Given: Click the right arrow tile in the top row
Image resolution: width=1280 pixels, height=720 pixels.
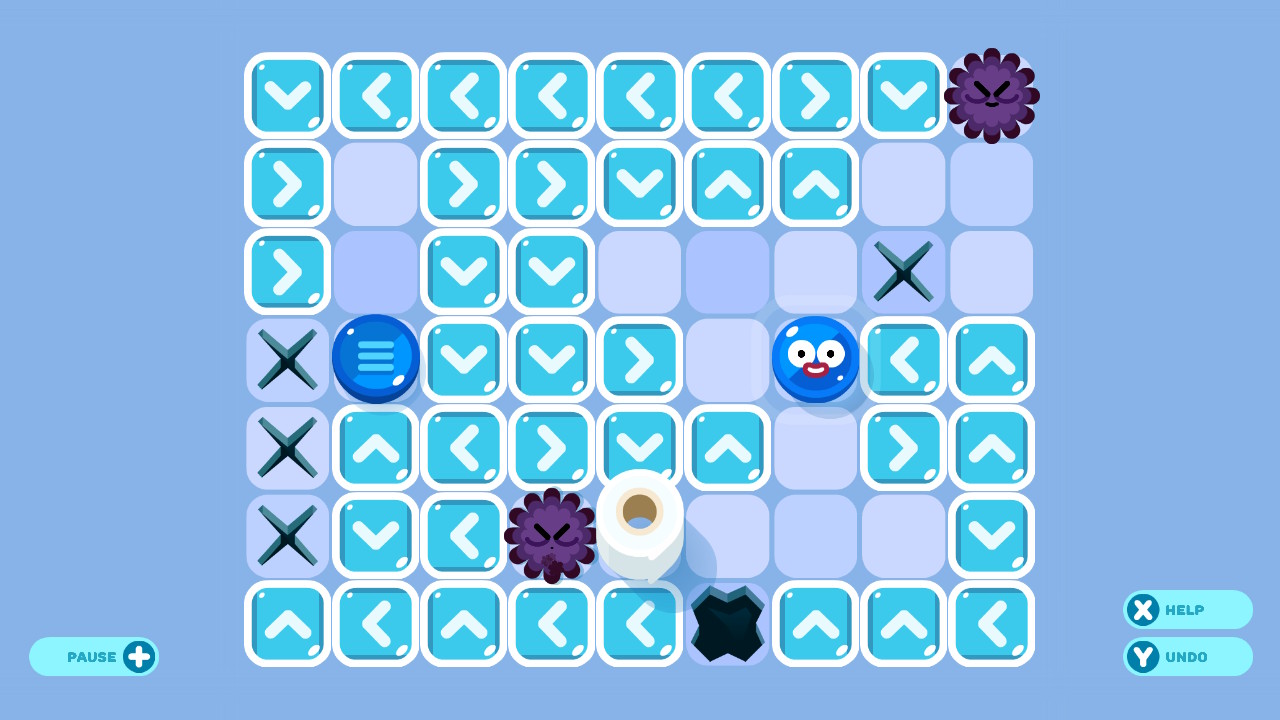Looking at the screenshot, I should point(815,95).
